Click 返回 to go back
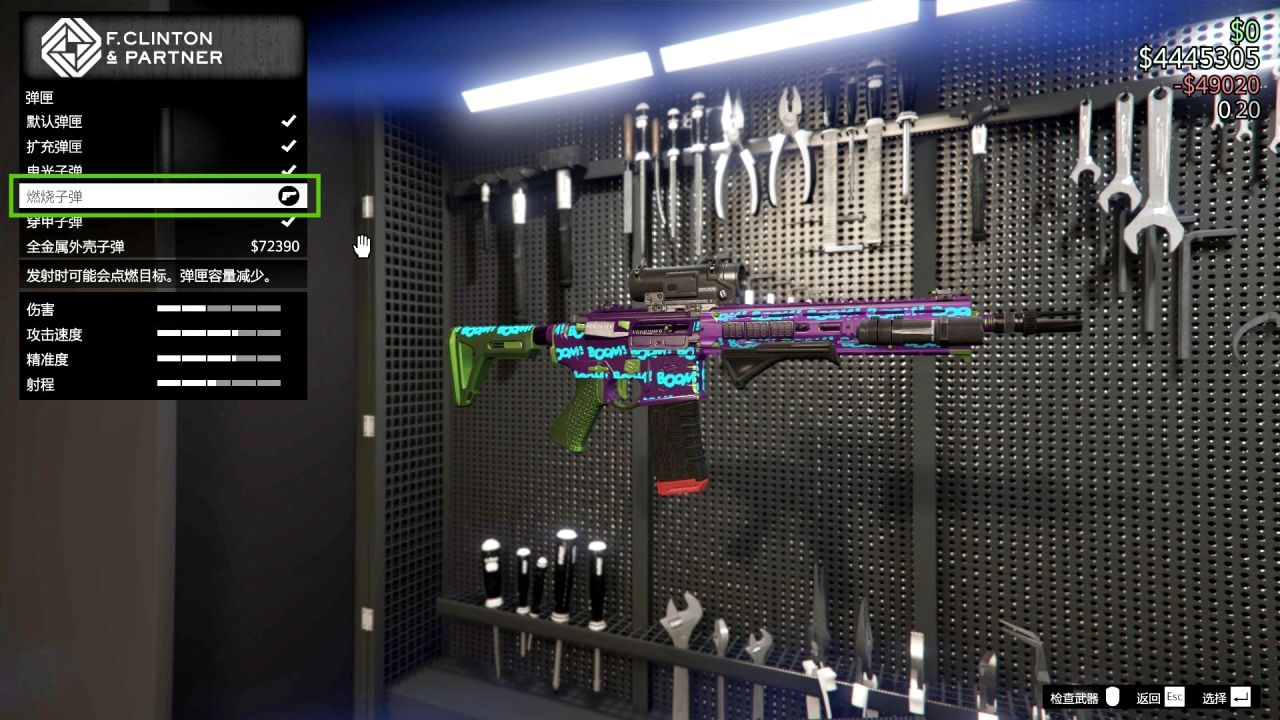This screenshot has height=720, width=1280. [x=1148, y=697]
